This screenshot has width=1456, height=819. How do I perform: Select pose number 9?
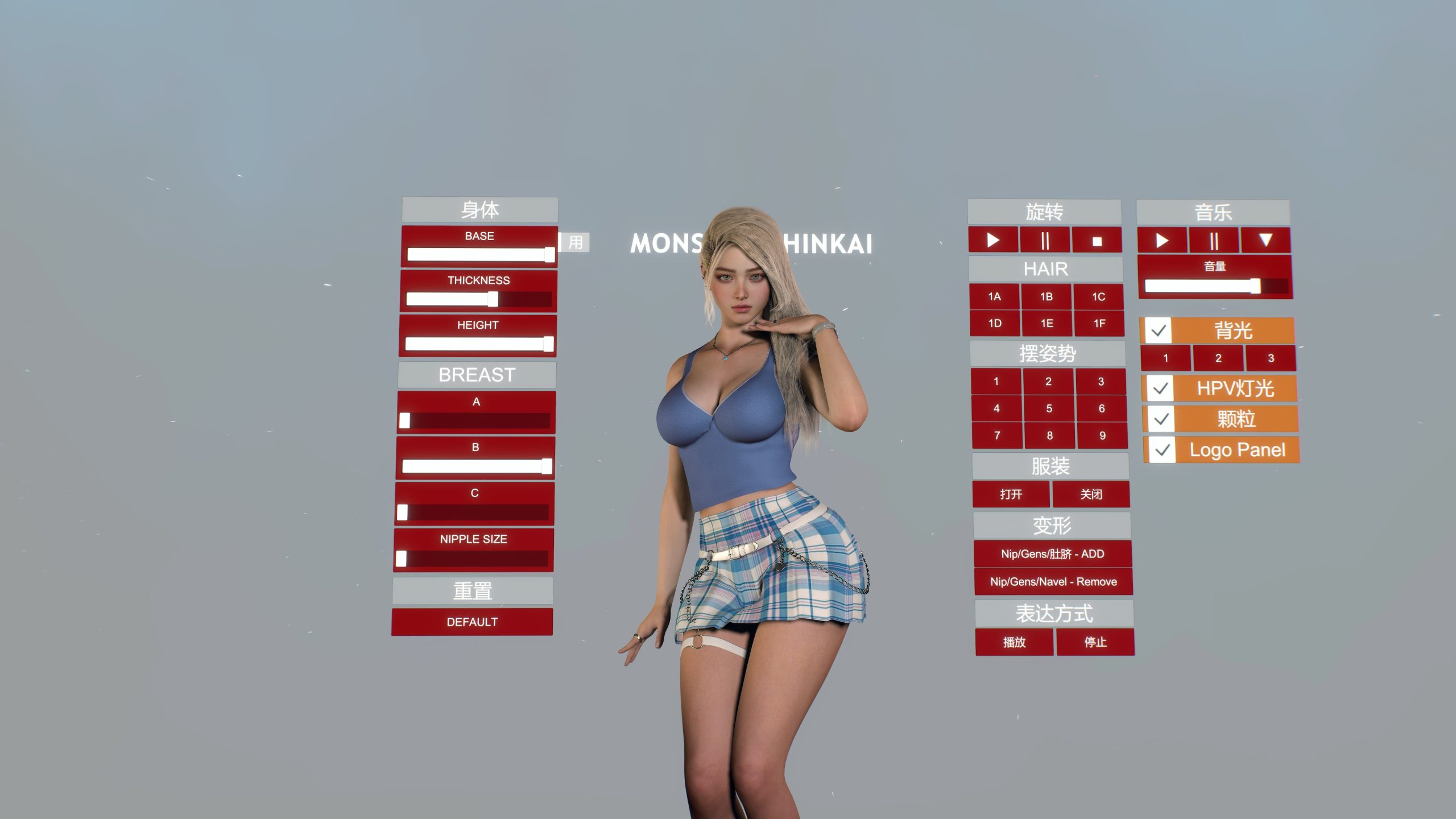(1102, 436)
